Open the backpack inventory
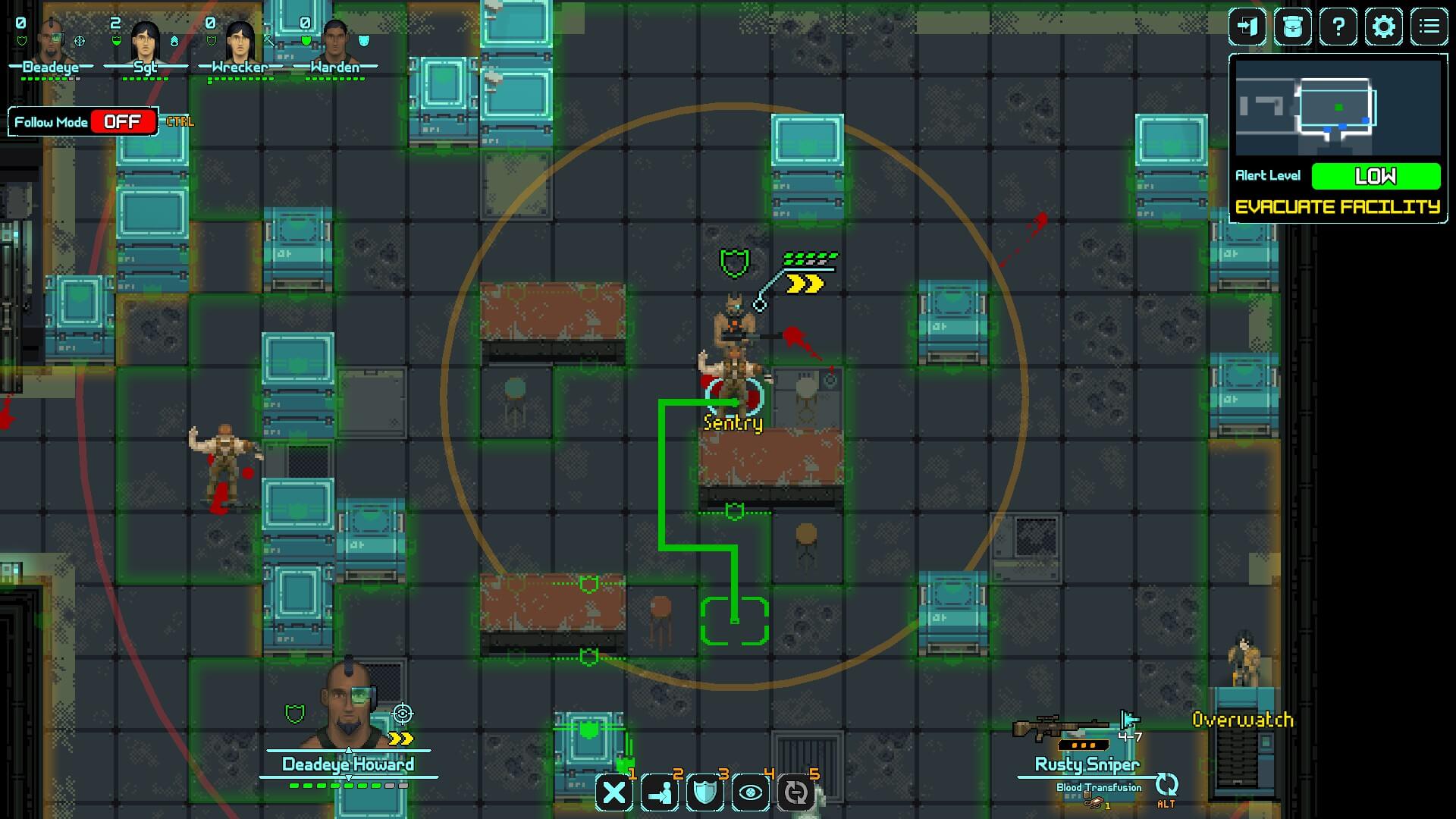 point(1293,27)
